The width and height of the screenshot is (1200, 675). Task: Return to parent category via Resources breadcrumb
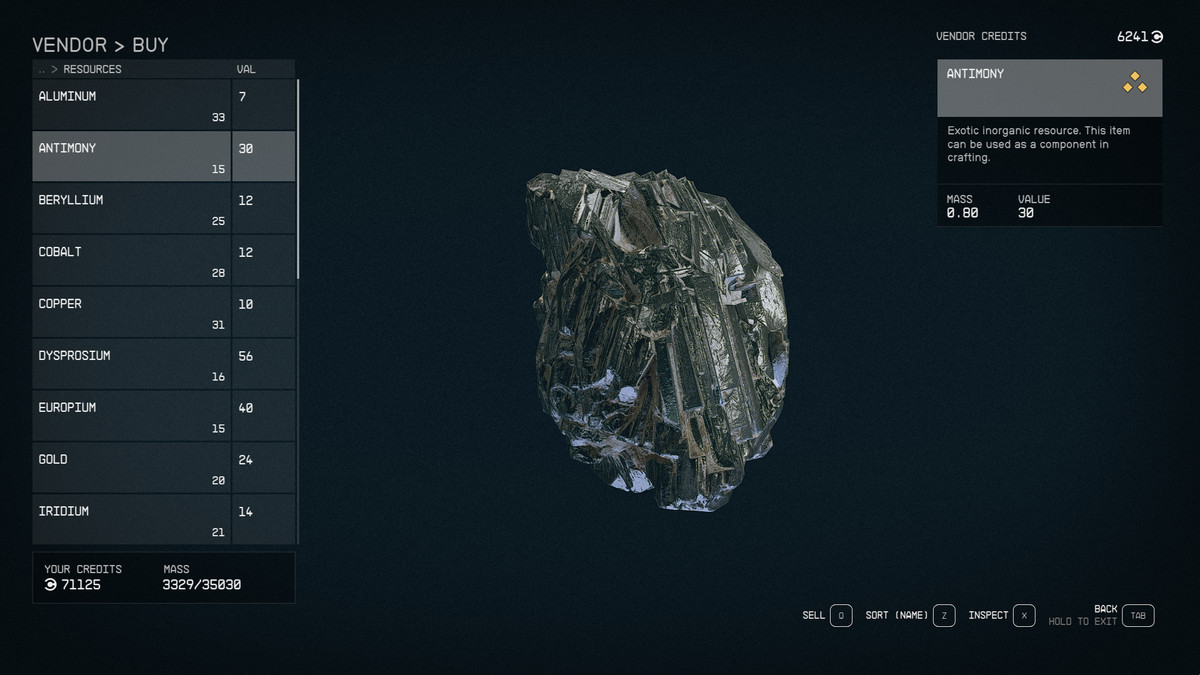point(91,70)
